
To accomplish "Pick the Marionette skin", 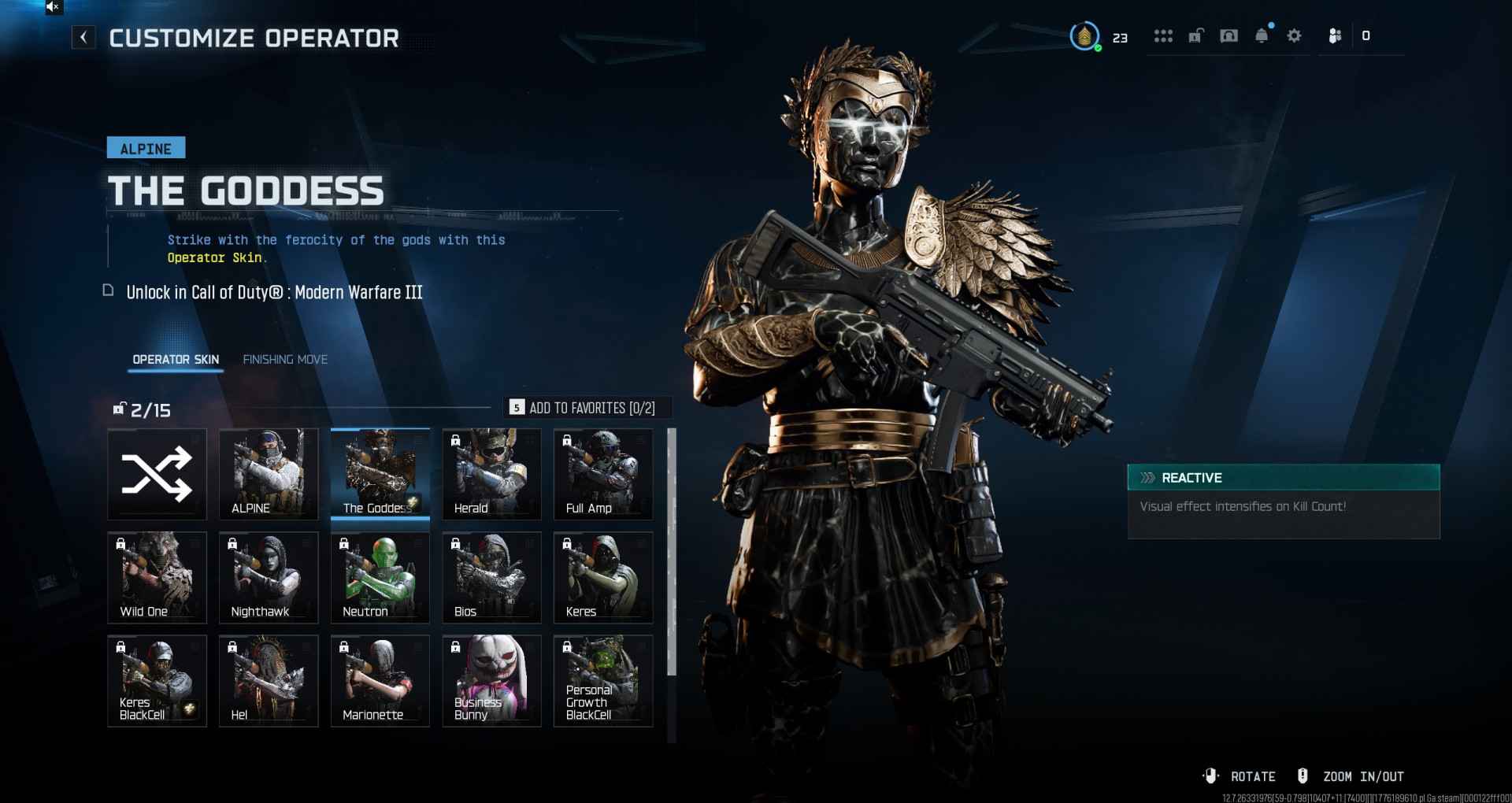I will pyautogui.click(x=380, y=680).
